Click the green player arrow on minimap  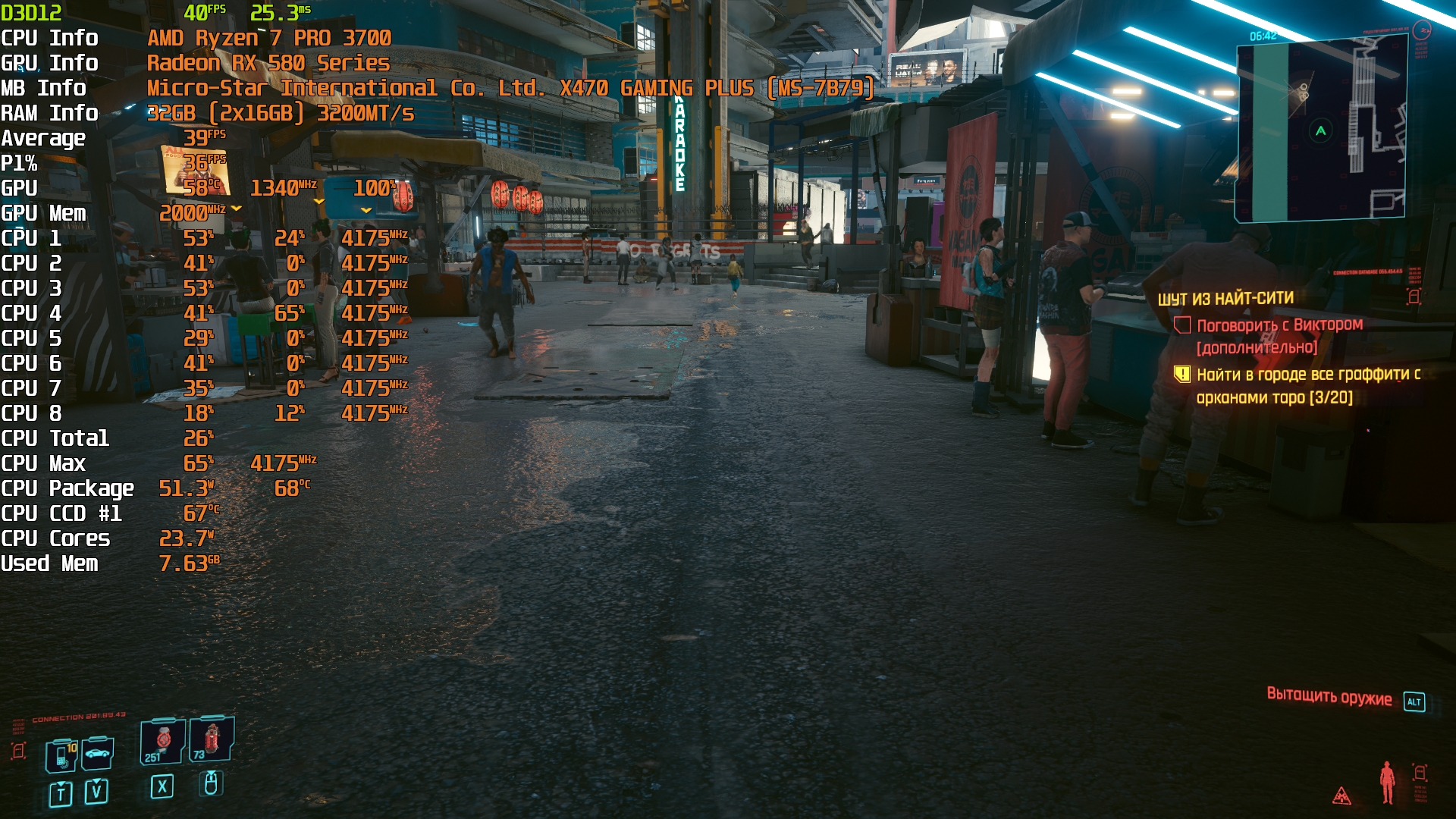point(1320,131)
